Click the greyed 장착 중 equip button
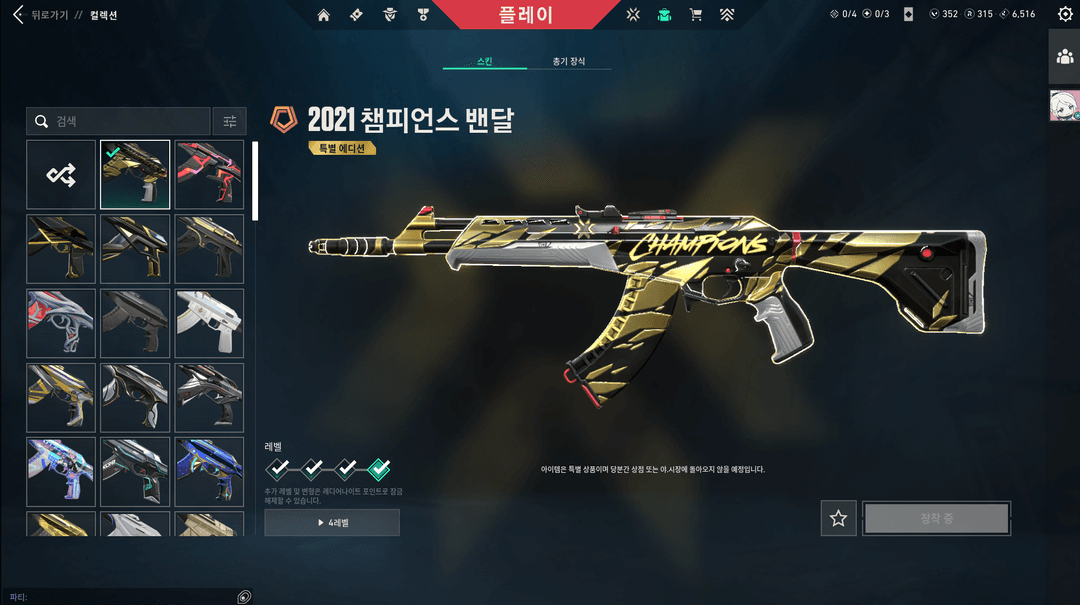The height and width of the screenshot is (605, 1080). (937, 518)
